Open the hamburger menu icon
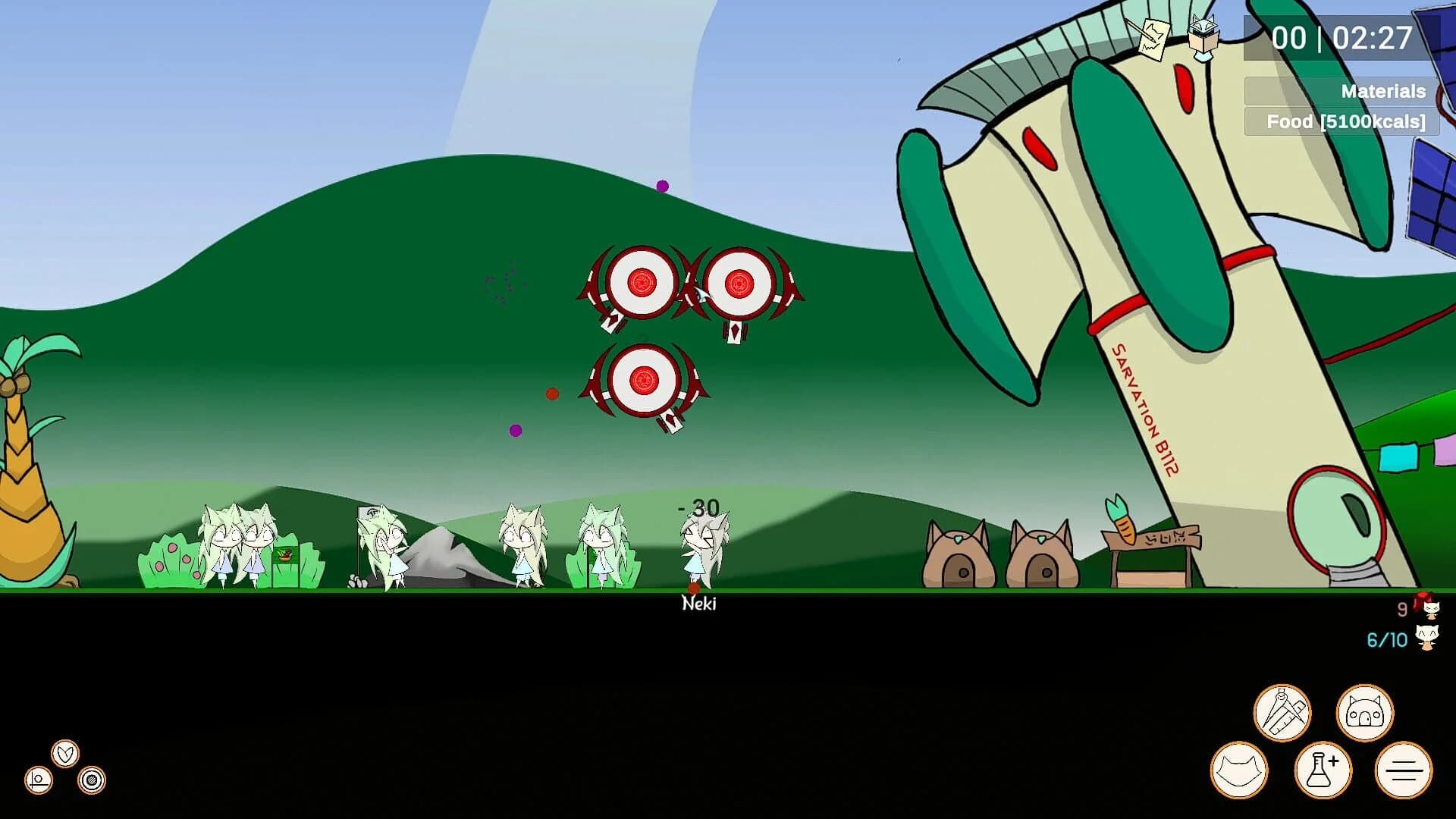The height and width of the screenshot is (819, 1456). pos(1401,769)
